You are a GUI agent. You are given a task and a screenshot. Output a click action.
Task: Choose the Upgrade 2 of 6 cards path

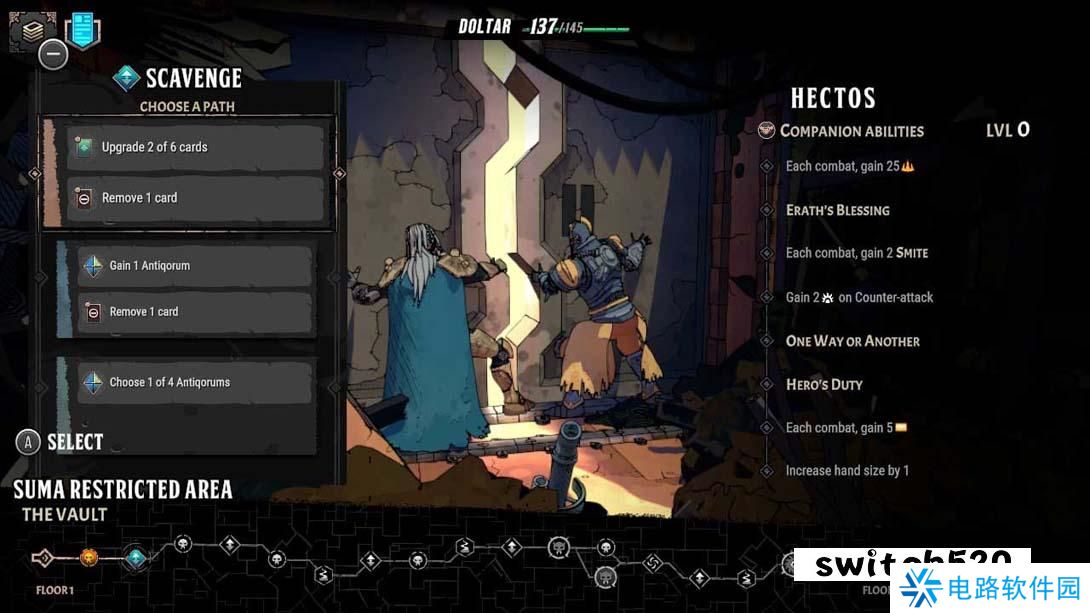tap(196, 148)
